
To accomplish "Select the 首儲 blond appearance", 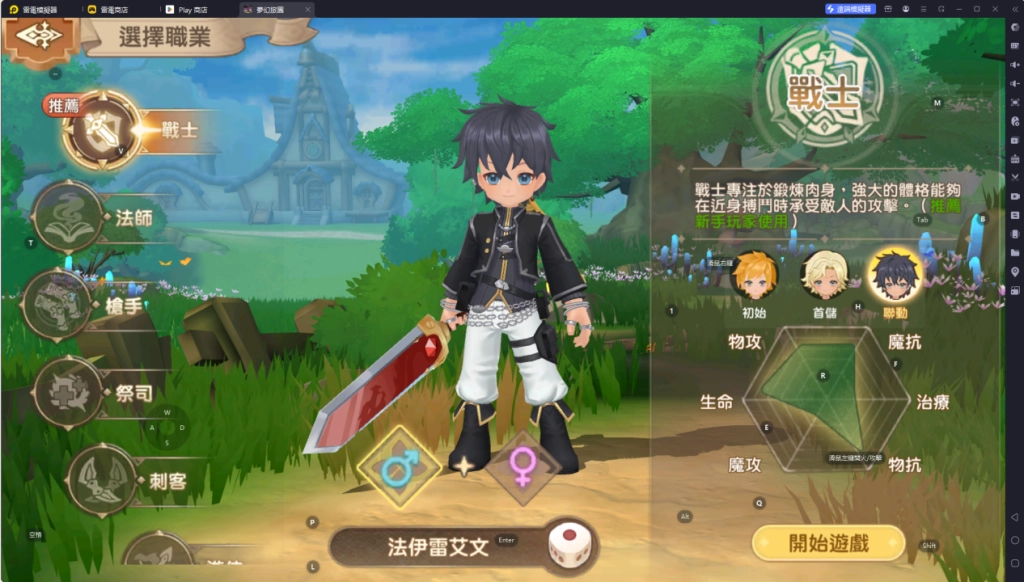I will click(825, 277).
